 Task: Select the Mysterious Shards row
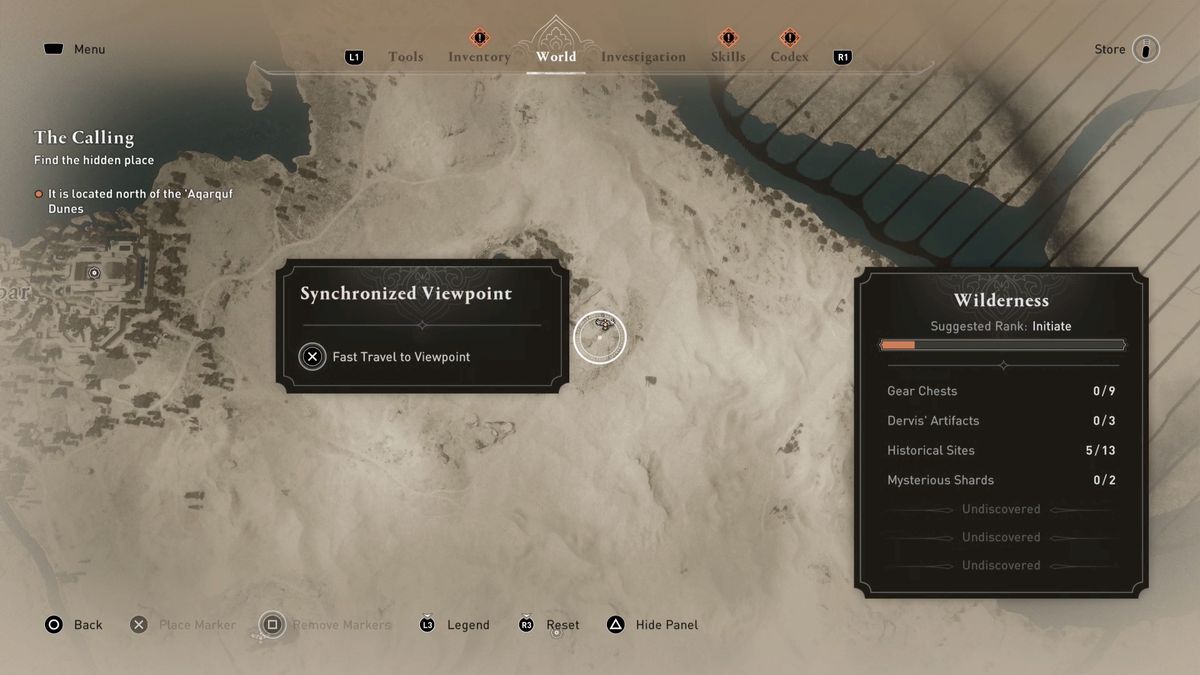pyautogui.click(x=1001, y=480)
